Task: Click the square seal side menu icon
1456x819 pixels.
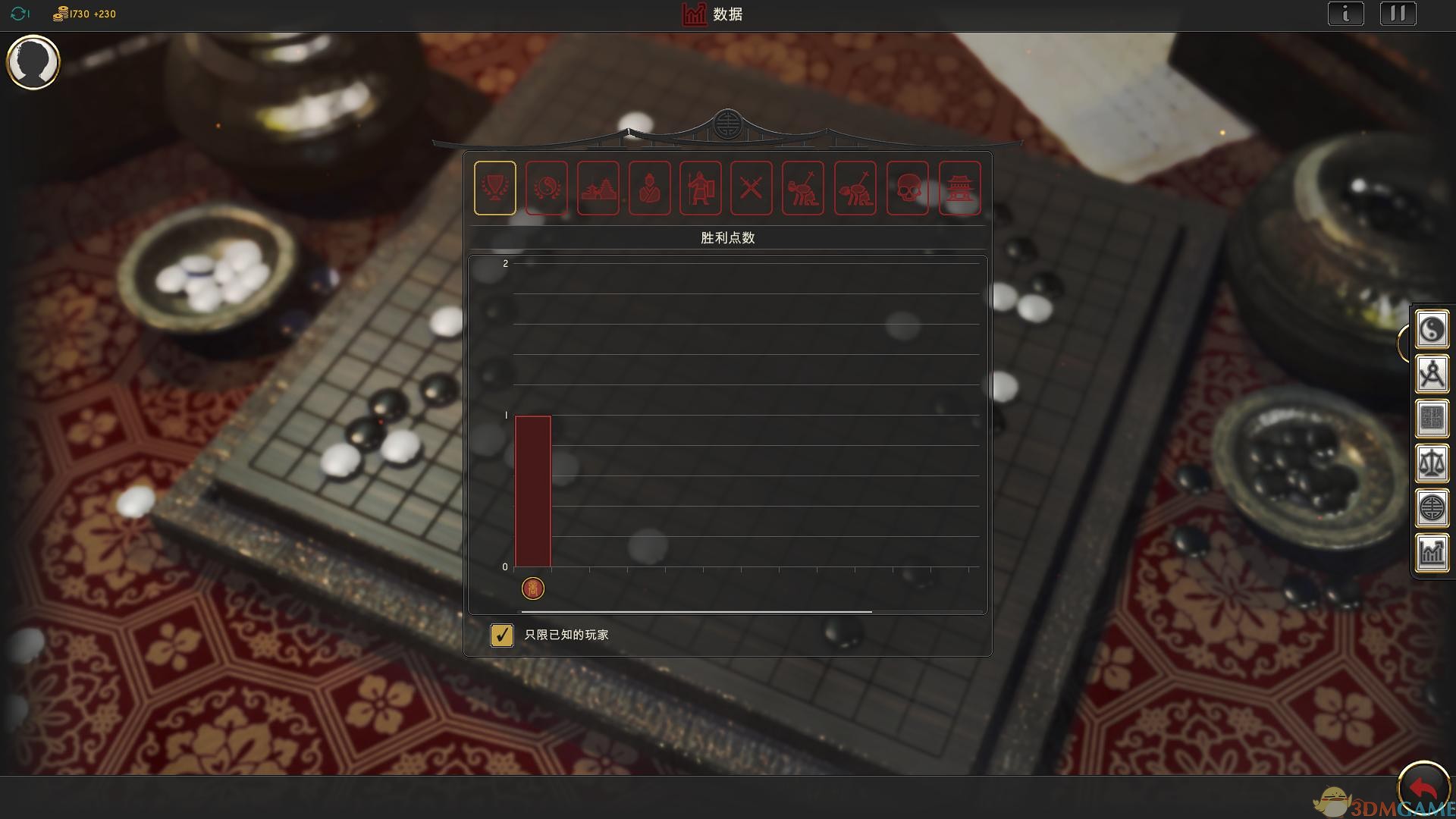Action: pos(1432,419)
